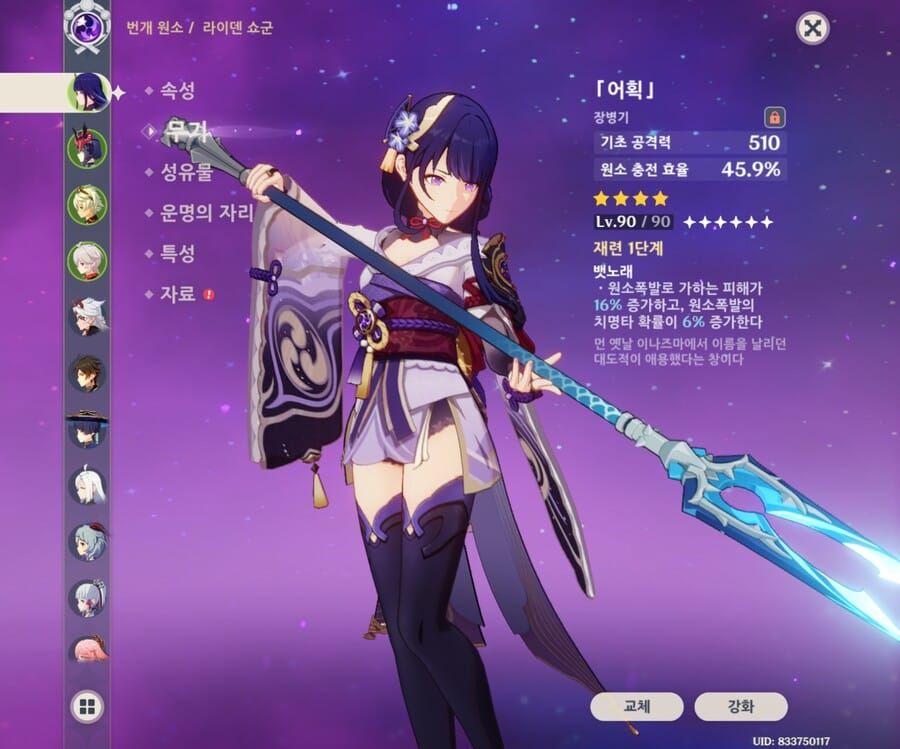The height and width of the screenshot is (749, 900).
Task: Choose the horned white-haired character portrait
Action: (87, 316)
